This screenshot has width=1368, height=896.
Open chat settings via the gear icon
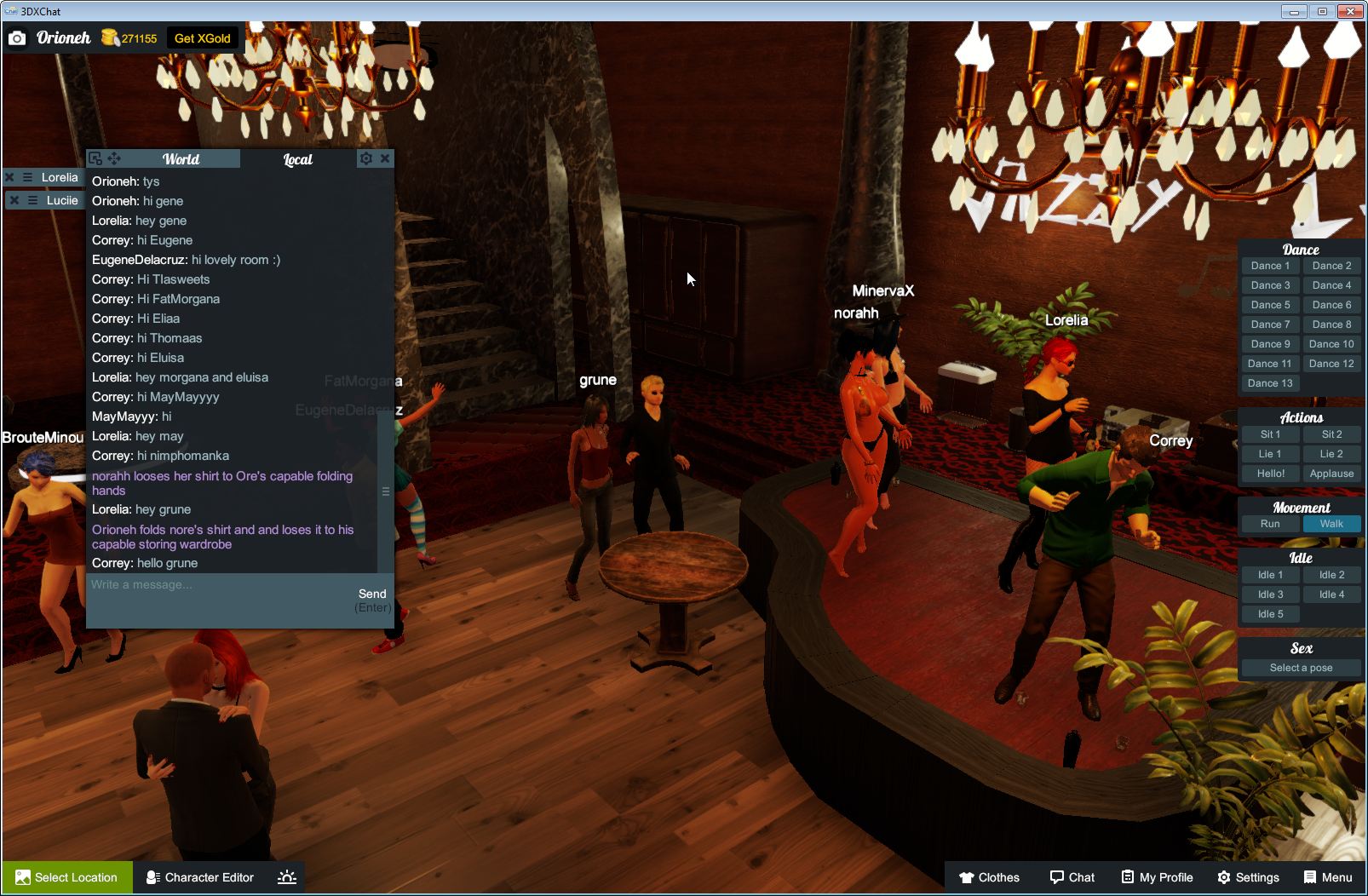pos(365,158)
